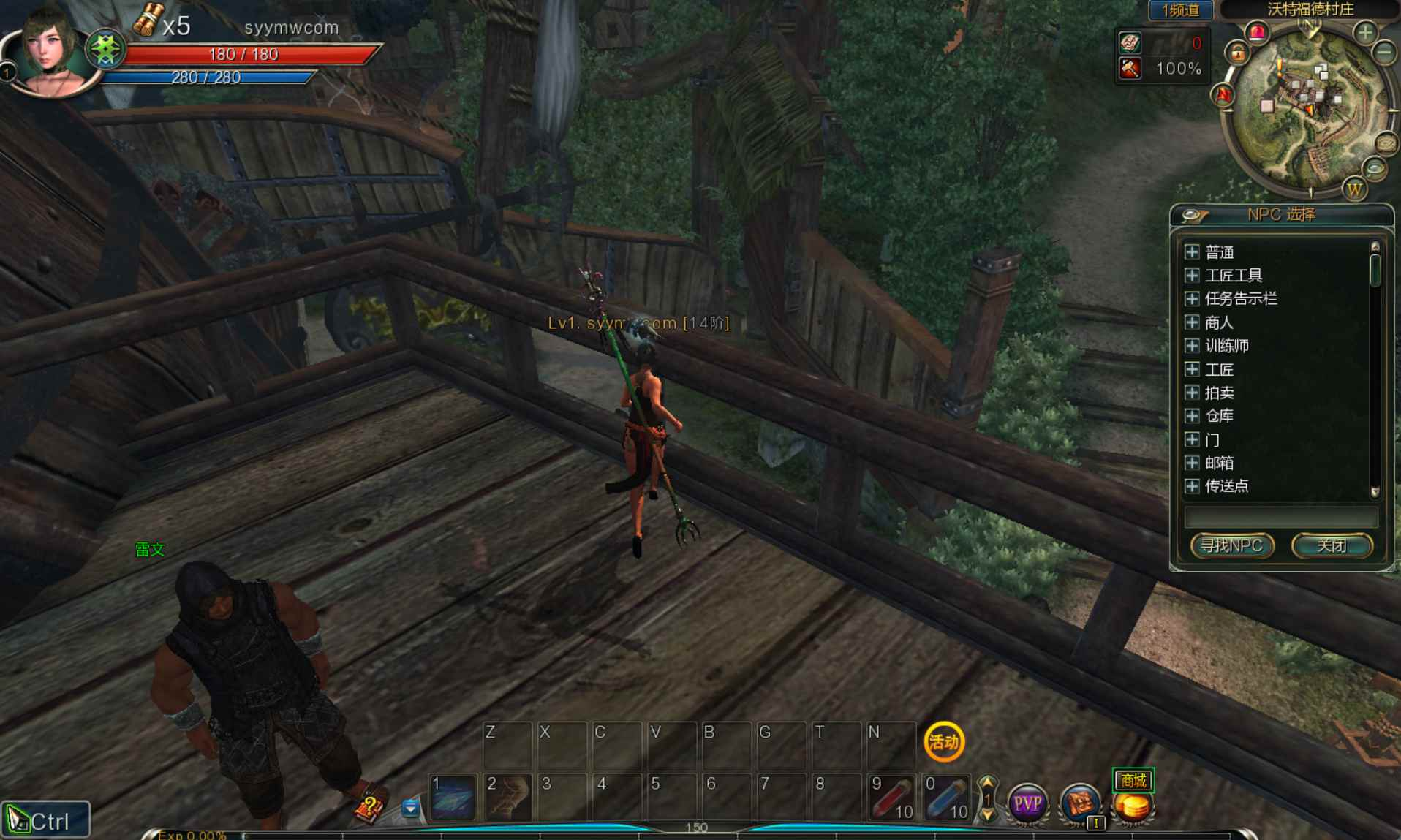The image size is (1401, 840).
Task: Select the blue potion in hotbar slot 0
Action: (945, 797)
